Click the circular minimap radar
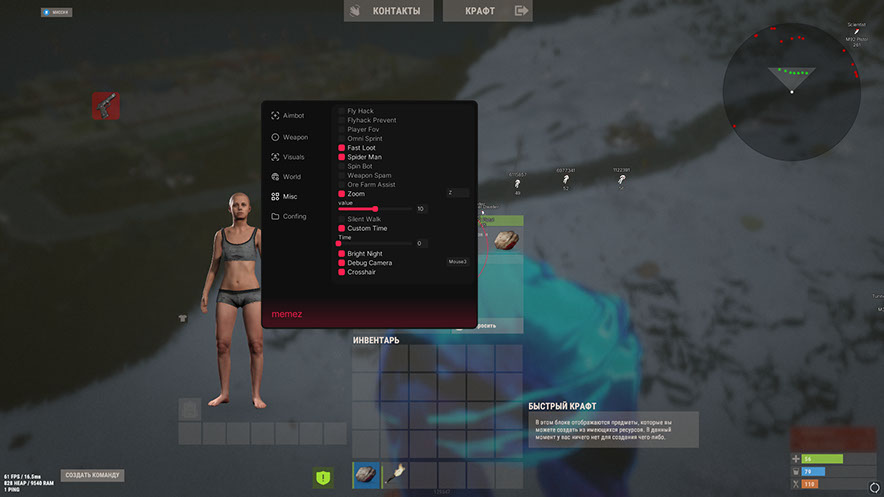This screenshot has width=884, height=497. (x=790, y=76)
